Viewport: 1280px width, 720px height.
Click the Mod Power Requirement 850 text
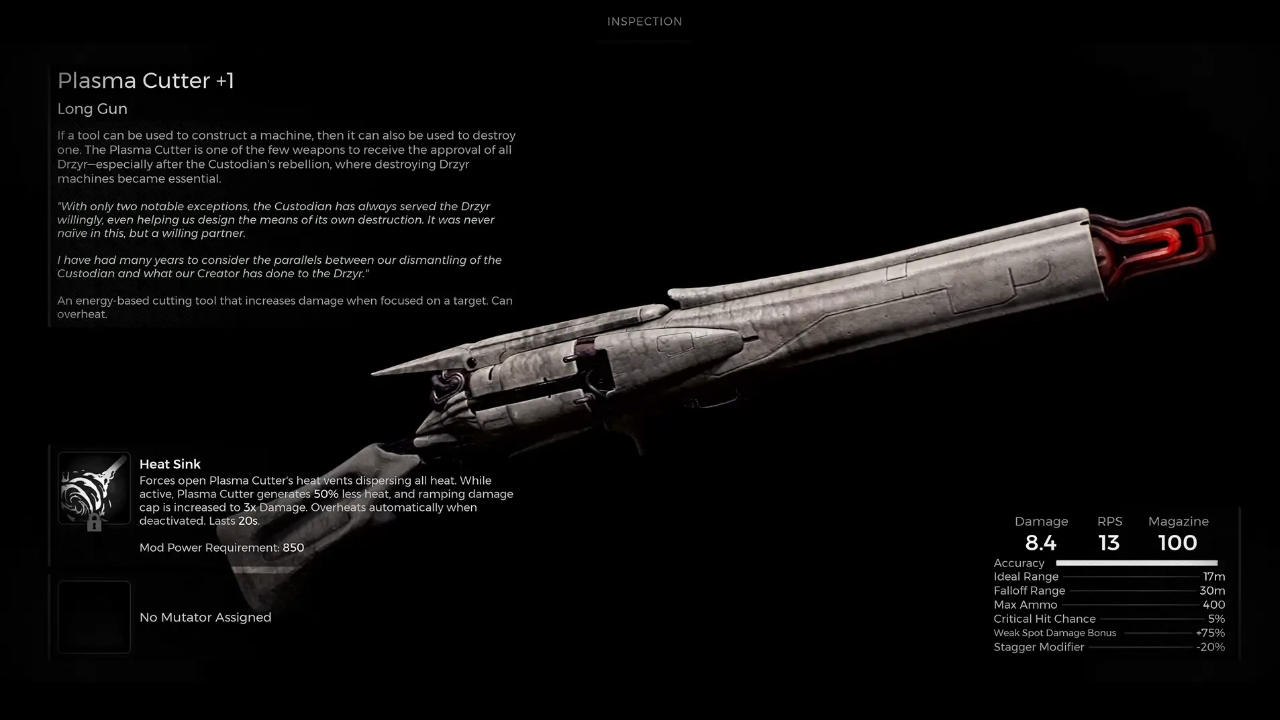(221, 547)
